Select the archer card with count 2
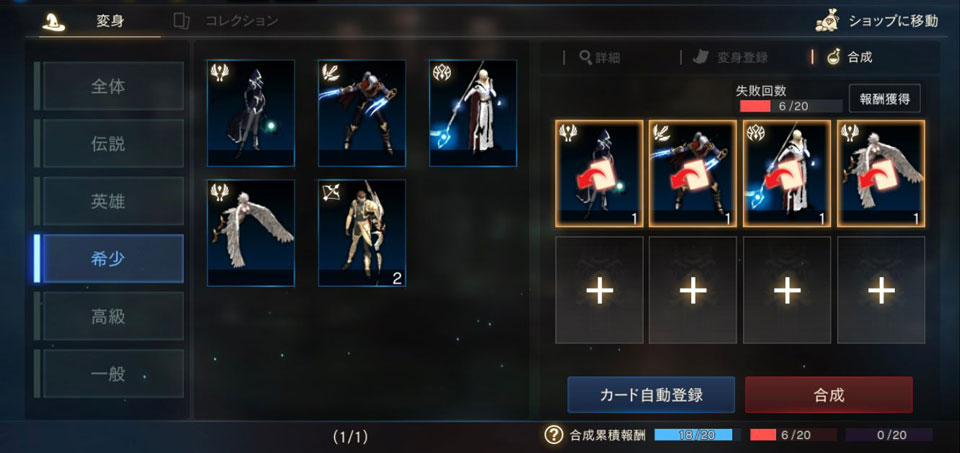Screen dimensions: 960x453 [362, 233]
